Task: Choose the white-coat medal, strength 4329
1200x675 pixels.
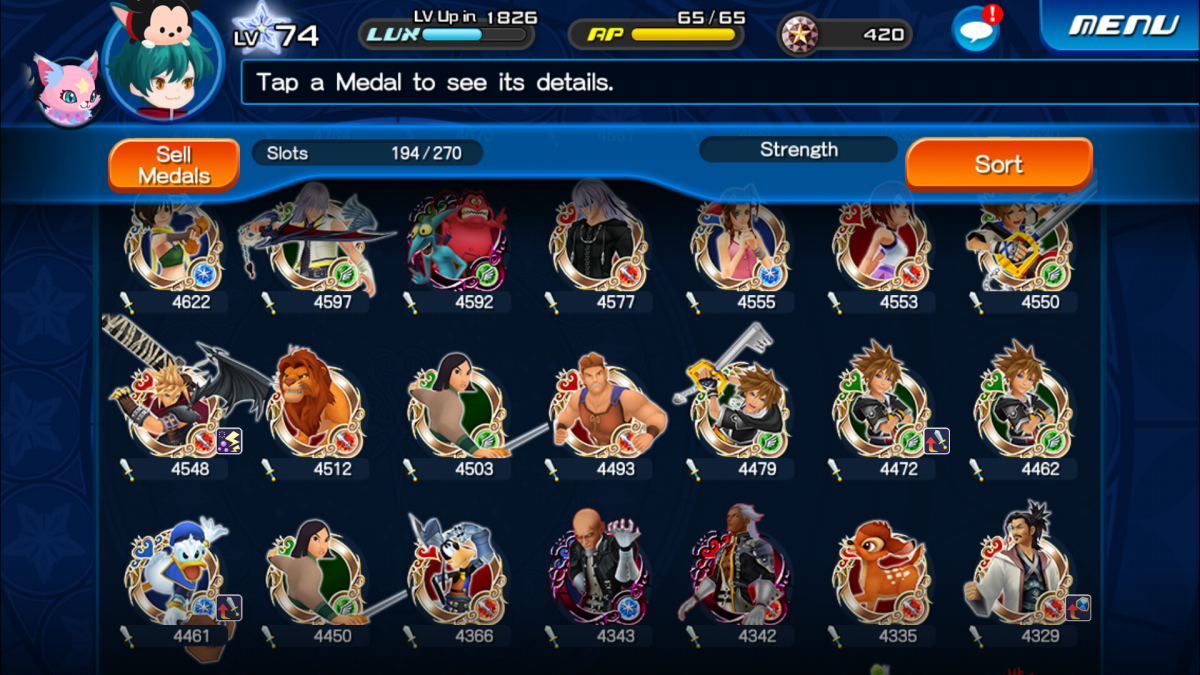Action: point(1022,577)
